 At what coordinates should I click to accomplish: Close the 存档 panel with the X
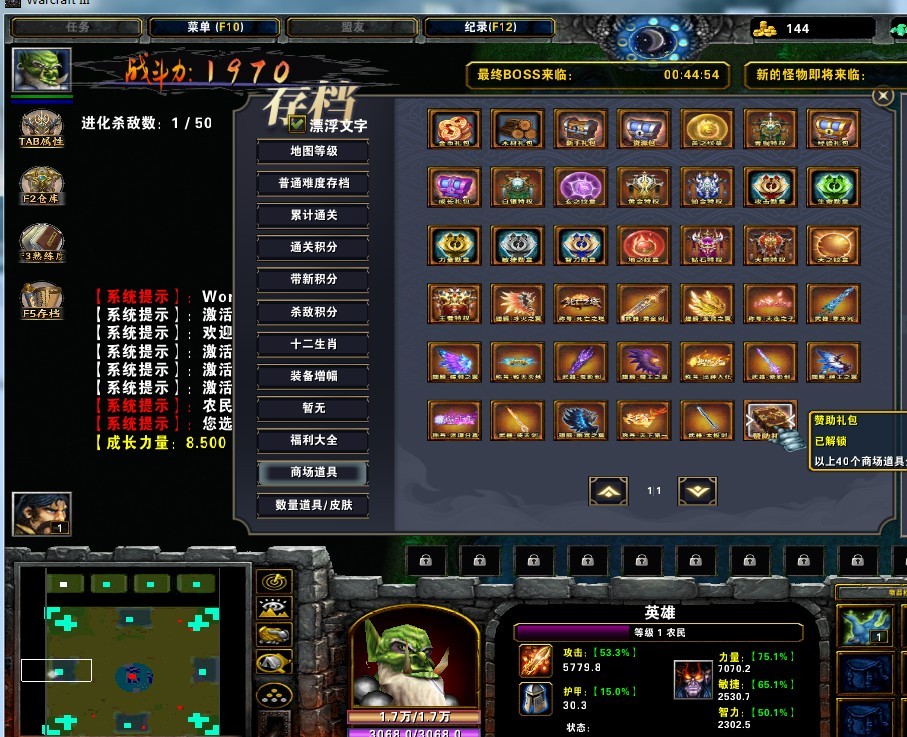[x=882, y=96]
